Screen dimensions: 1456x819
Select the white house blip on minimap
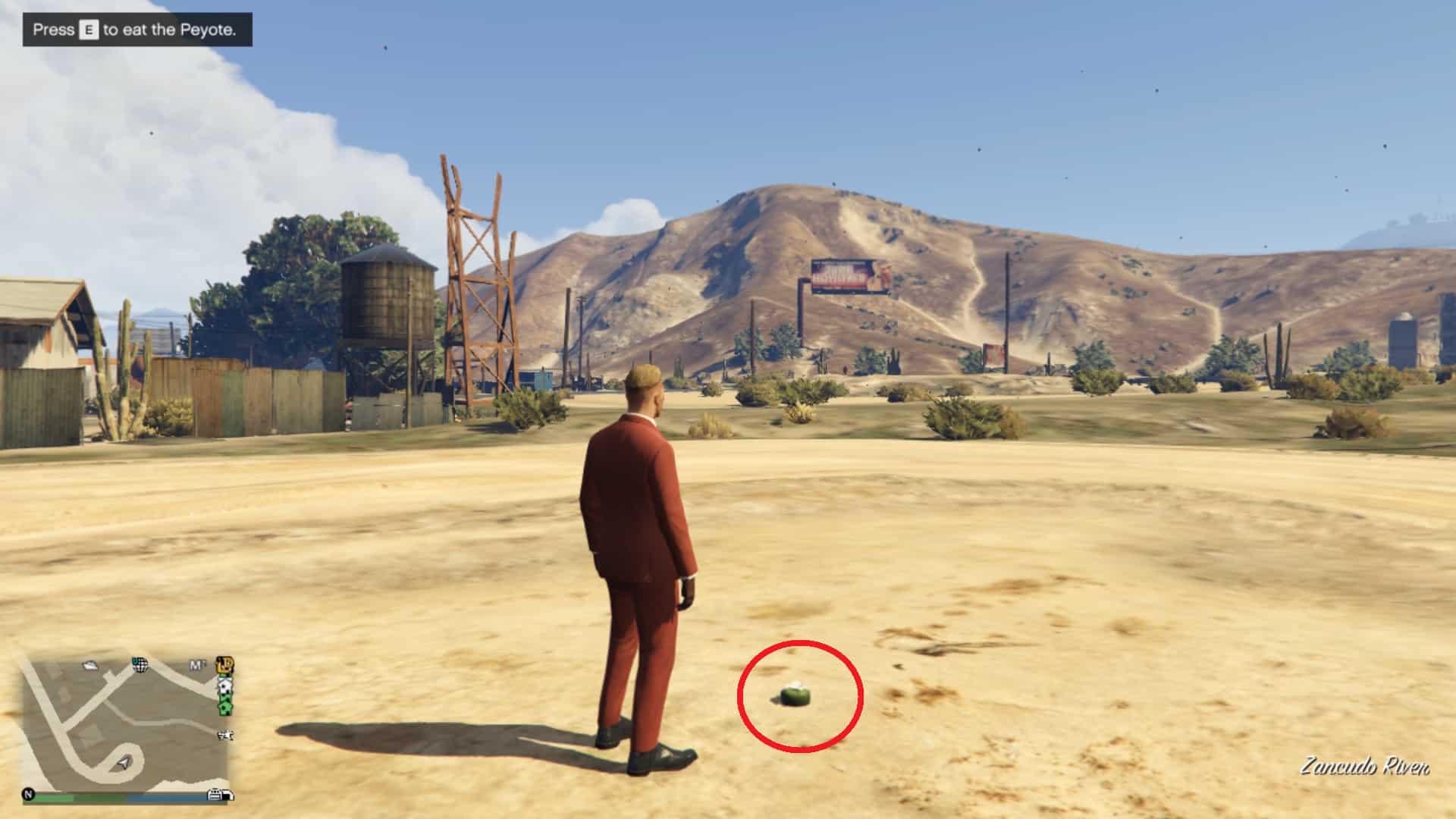point(225,688)
